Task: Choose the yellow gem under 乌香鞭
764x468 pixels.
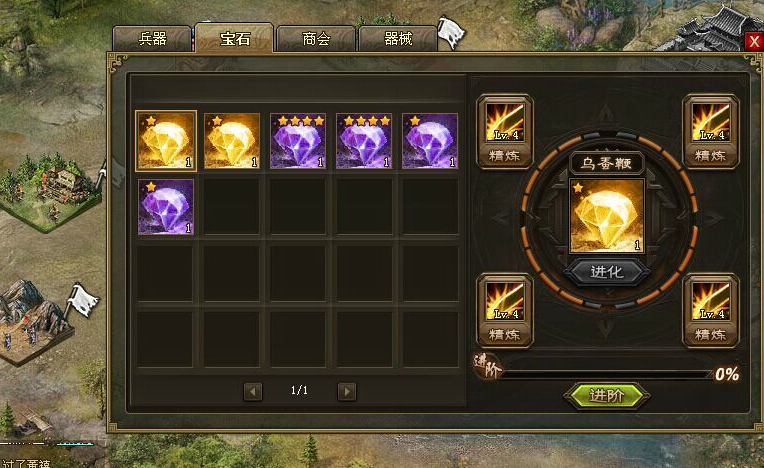Action: [607, 215]
